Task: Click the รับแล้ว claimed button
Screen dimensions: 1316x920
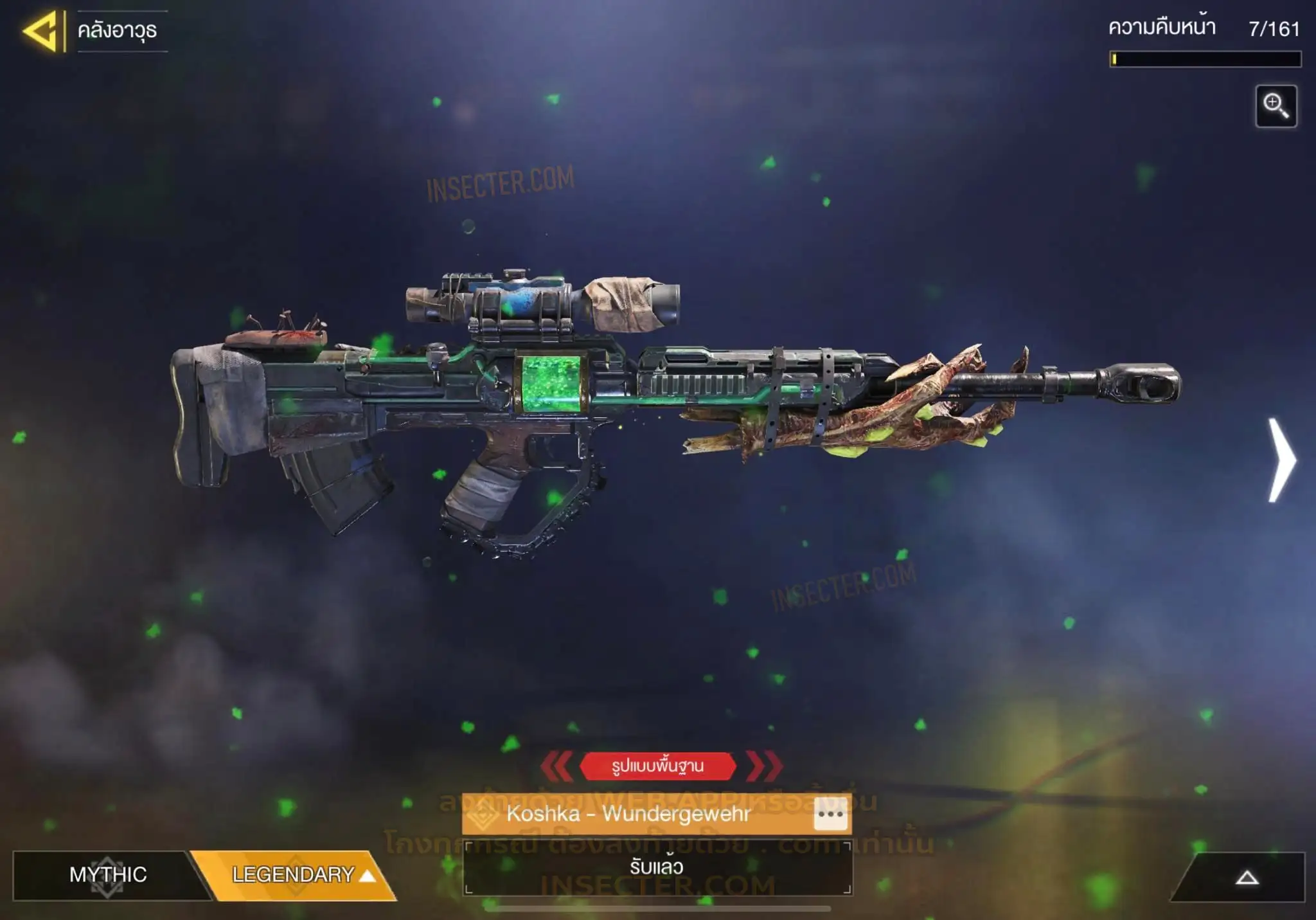Action: pyautogui.click(x=657, y=867)
